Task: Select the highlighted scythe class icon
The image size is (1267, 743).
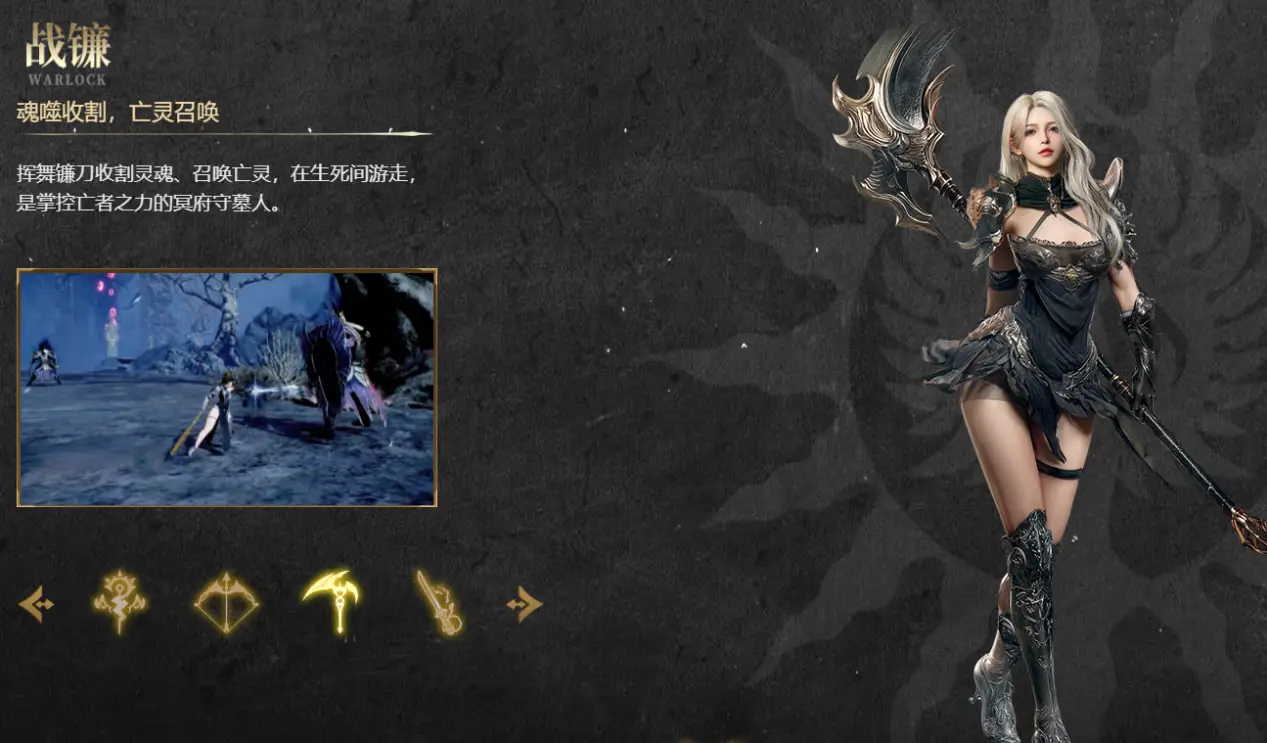Action: 333,600
